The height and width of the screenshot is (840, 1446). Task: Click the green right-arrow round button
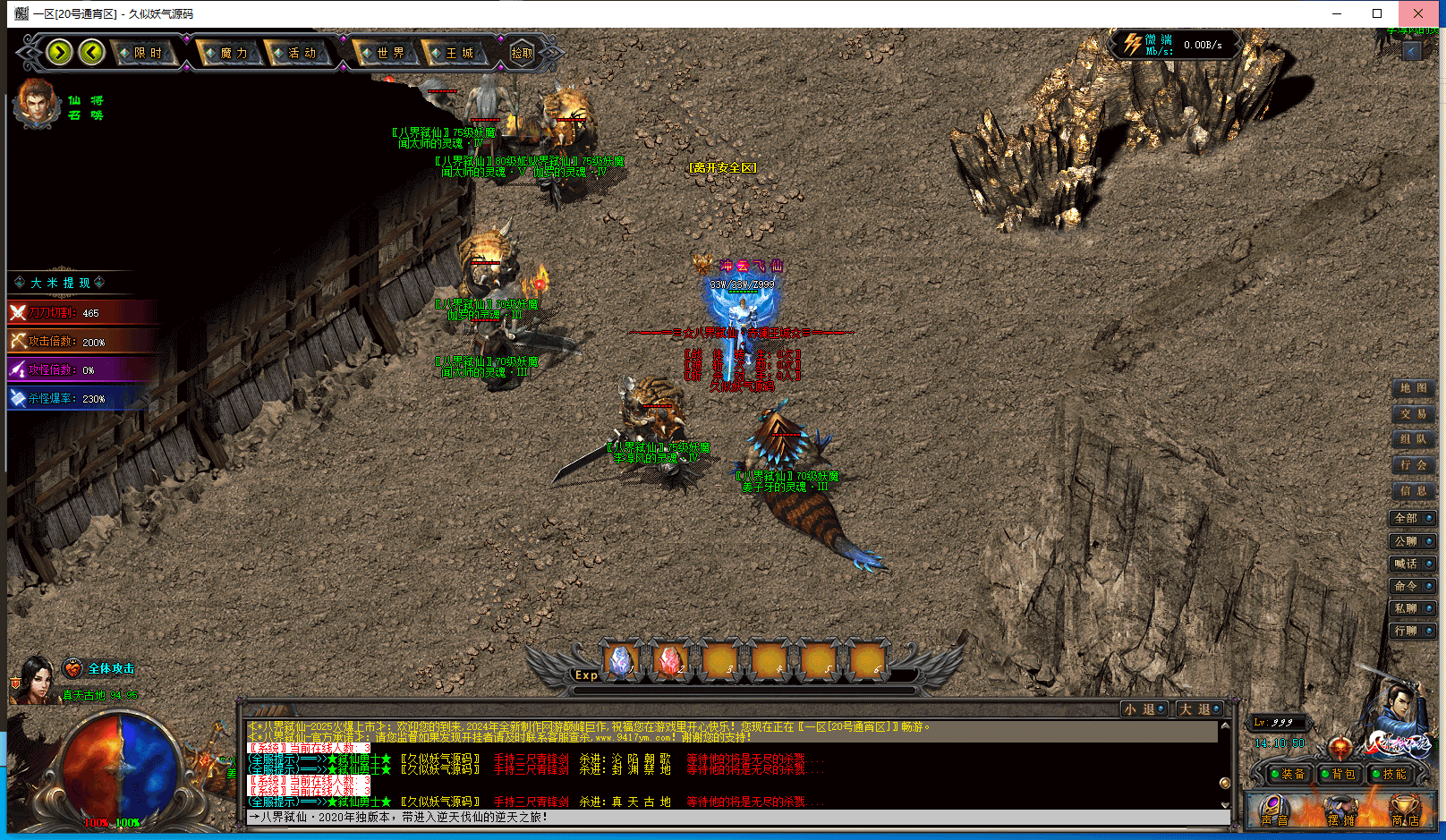pos(60,53)
